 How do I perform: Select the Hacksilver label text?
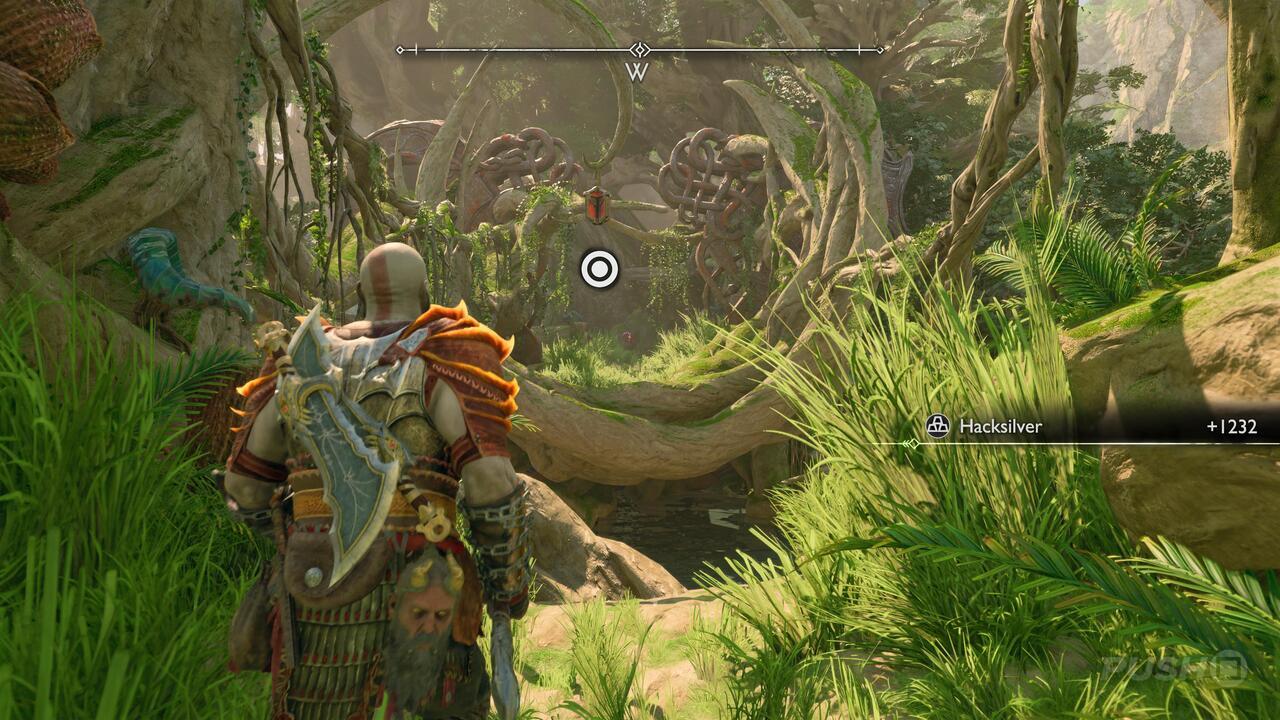(1001, 426)
